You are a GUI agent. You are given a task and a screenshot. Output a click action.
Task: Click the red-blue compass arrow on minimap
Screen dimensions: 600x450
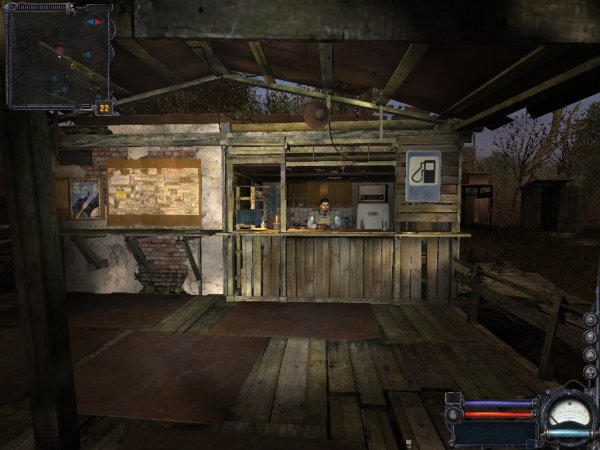[x=95, y=21]
